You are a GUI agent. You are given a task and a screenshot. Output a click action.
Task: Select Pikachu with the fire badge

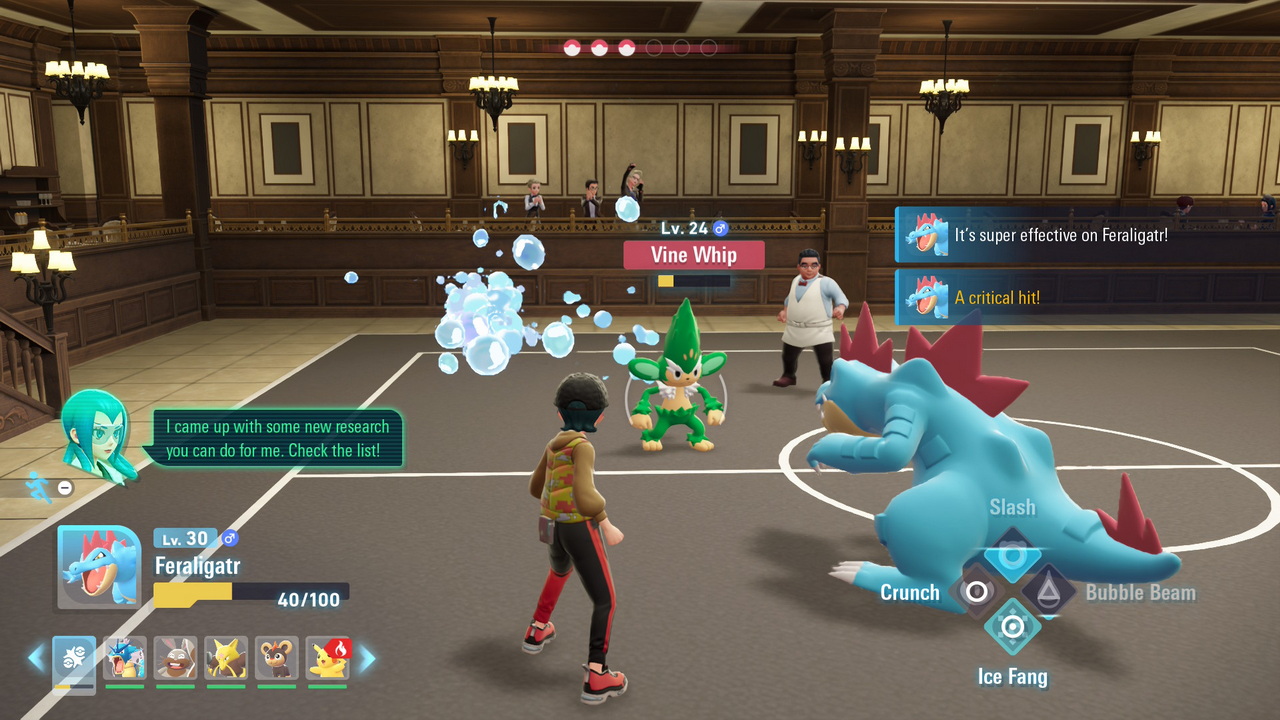[x=328, y=659]
